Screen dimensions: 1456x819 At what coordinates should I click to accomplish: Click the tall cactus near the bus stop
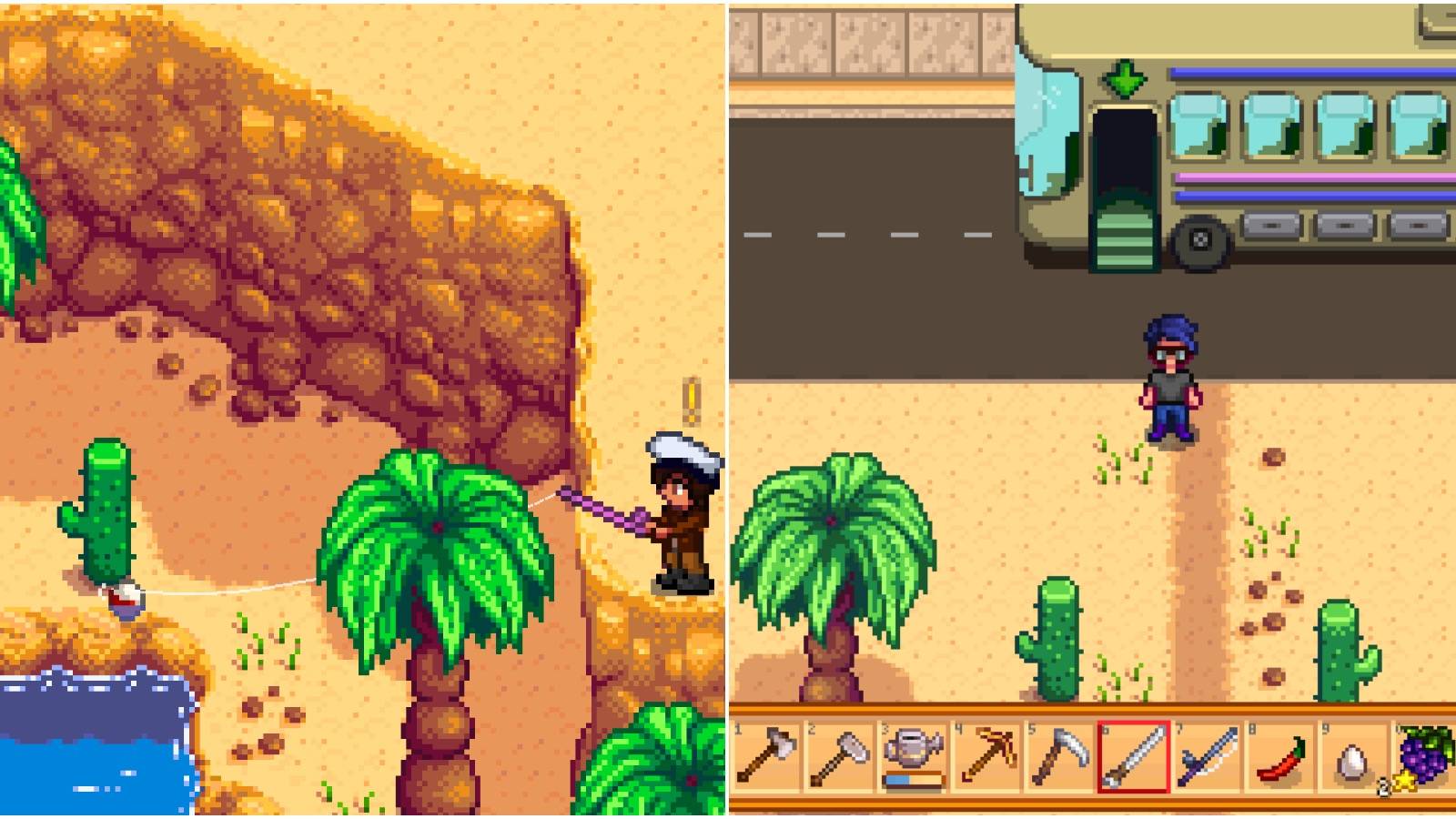[1056, 637]
